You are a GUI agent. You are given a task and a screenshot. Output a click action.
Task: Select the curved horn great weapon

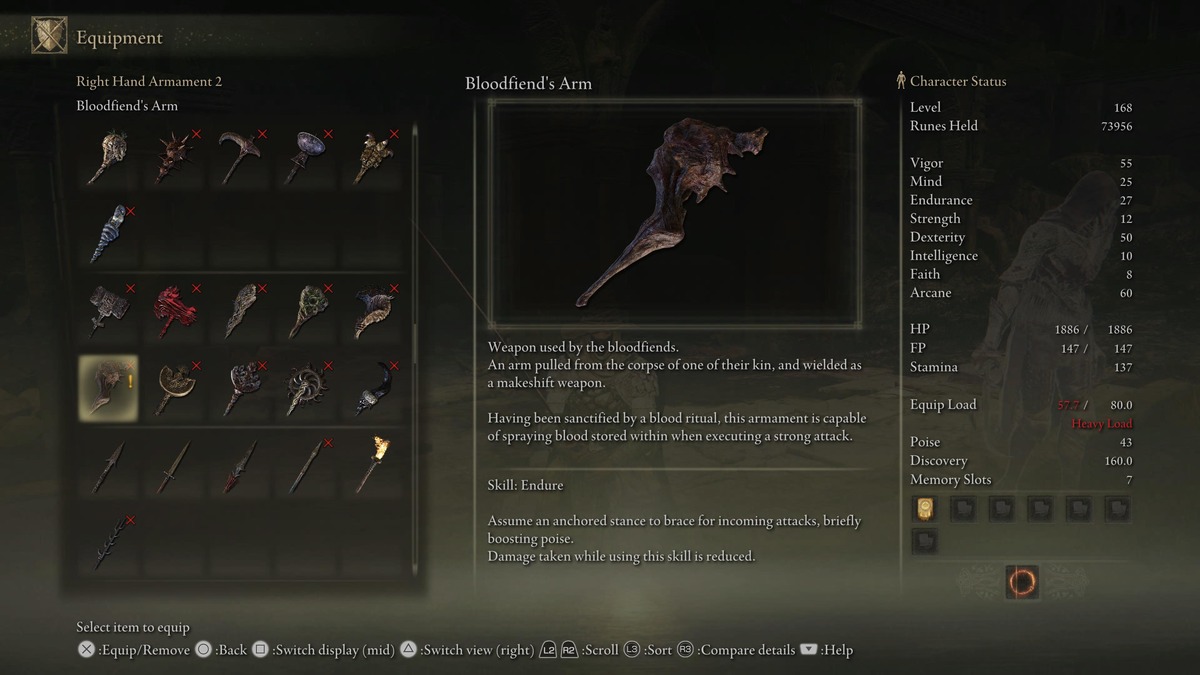click(x=373, y=311)
